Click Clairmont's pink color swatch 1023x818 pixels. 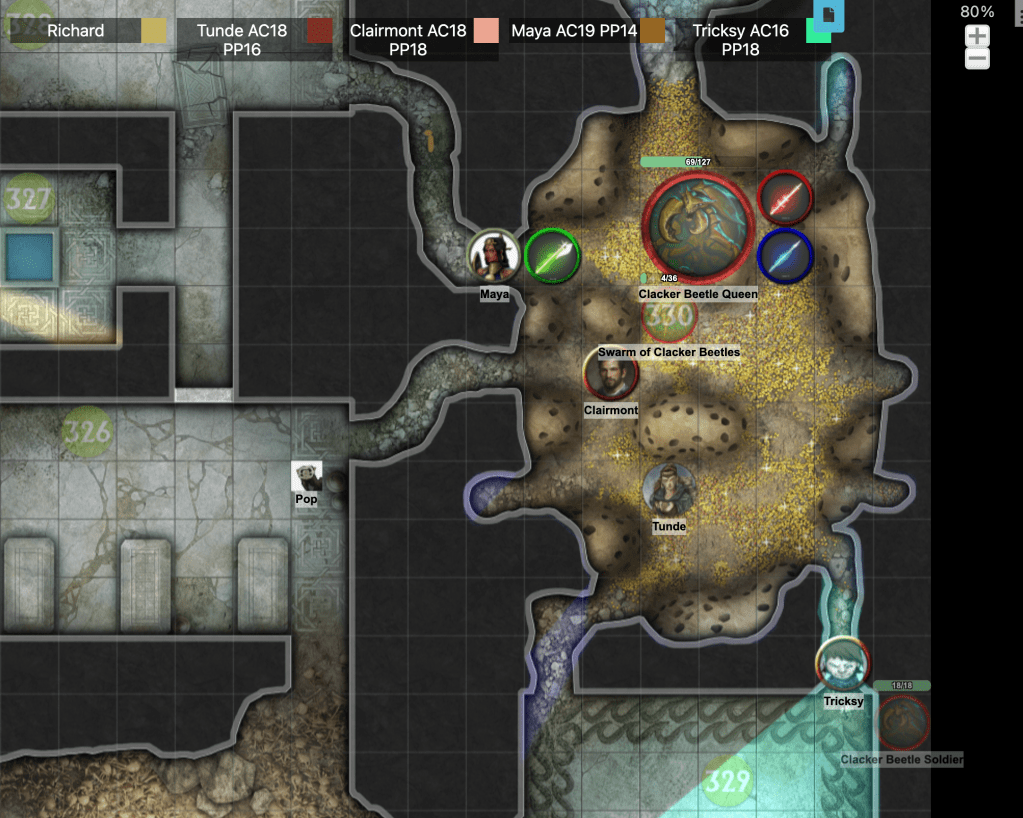tap(486, 31)
